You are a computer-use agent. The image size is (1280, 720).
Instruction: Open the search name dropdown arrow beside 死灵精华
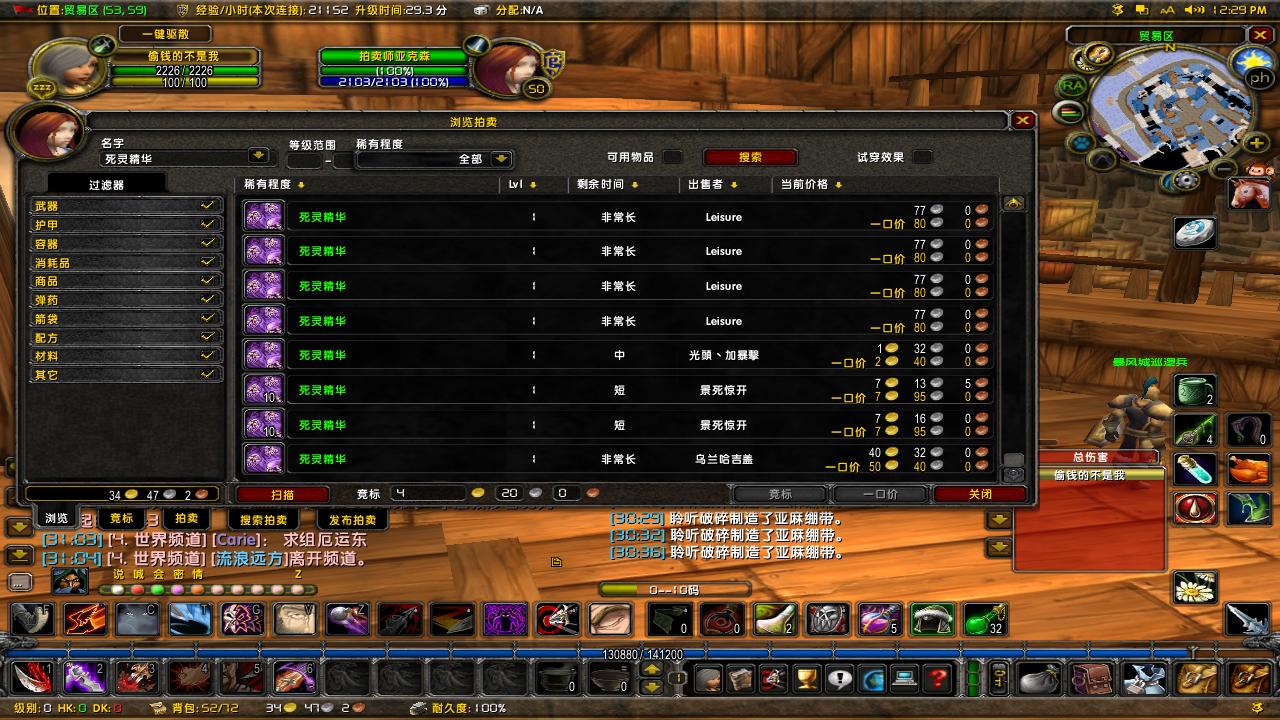point(260,157)
